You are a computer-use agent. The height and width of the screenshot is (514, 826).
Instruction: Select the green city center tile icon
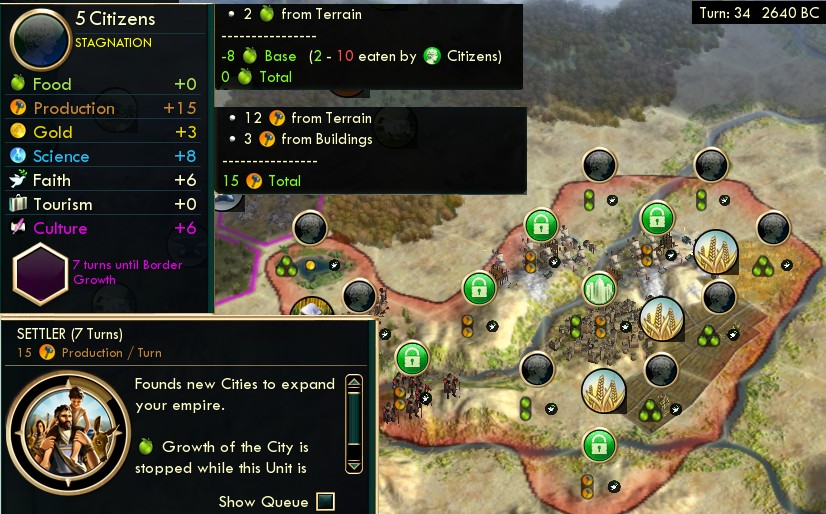pos(598,291)
